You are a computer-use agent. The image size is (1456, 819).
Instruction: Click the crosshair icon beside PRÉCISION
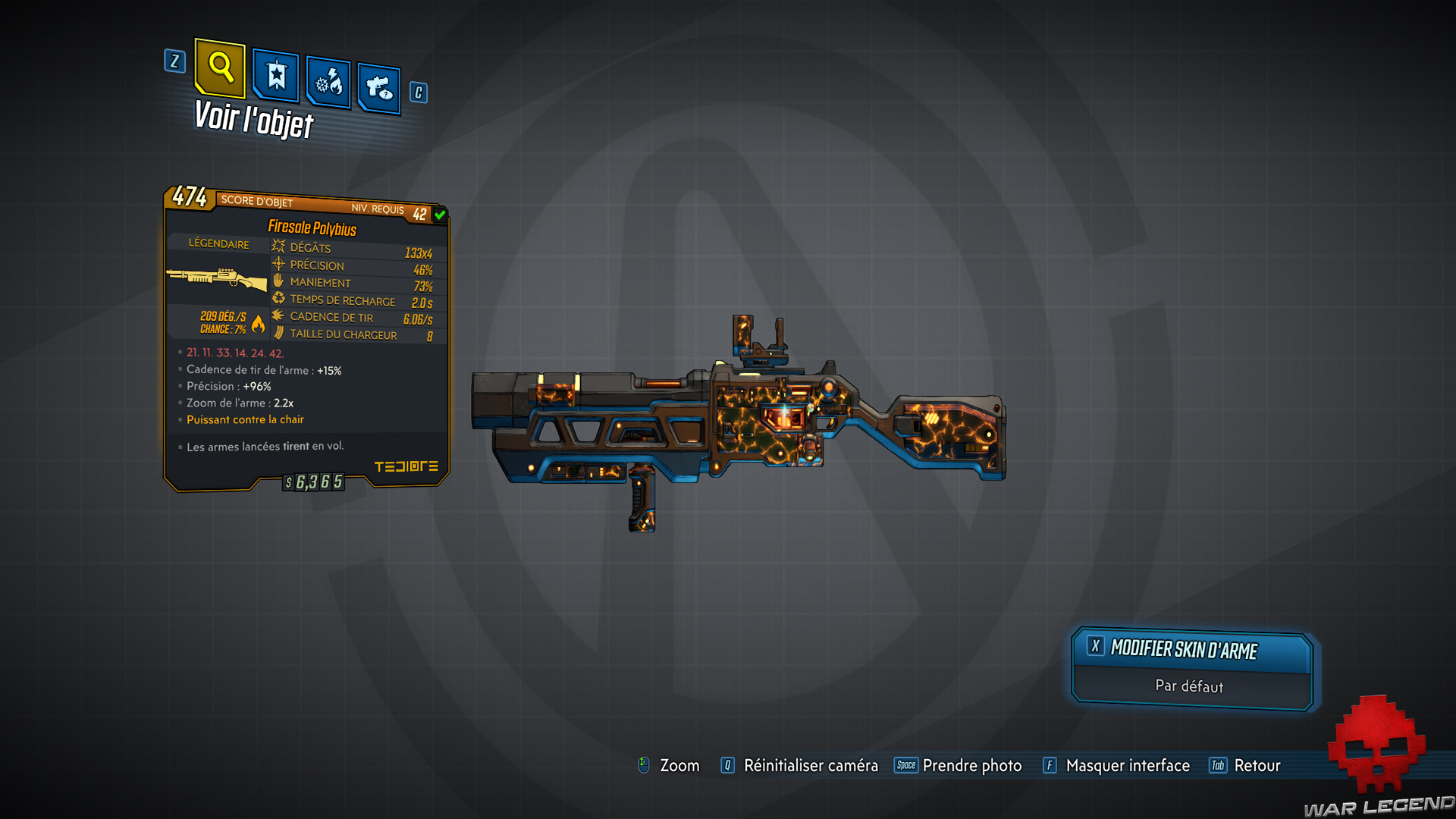tap(278, 265)
